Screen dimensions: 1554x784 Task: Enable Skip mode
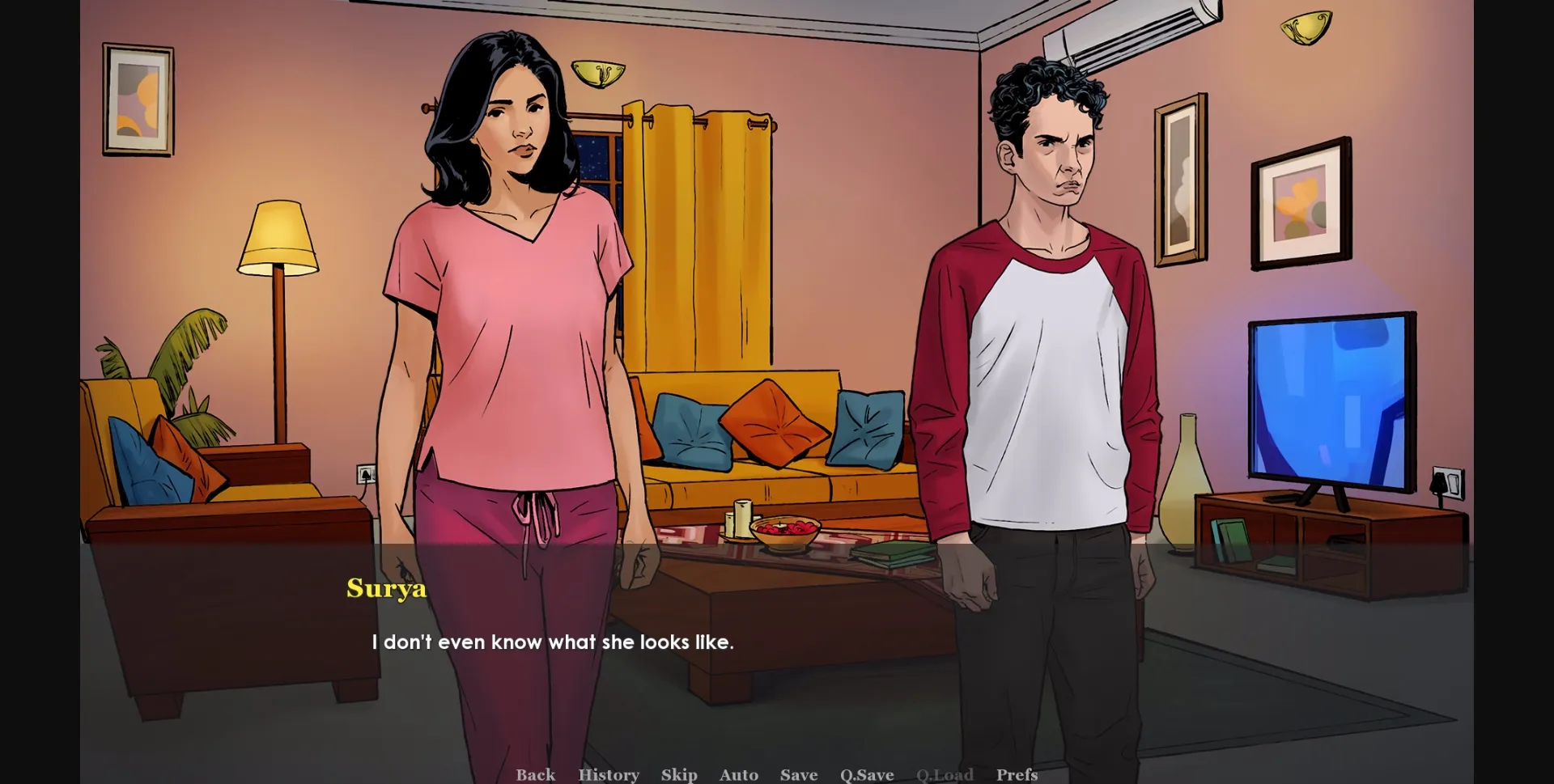coord(678,774)
